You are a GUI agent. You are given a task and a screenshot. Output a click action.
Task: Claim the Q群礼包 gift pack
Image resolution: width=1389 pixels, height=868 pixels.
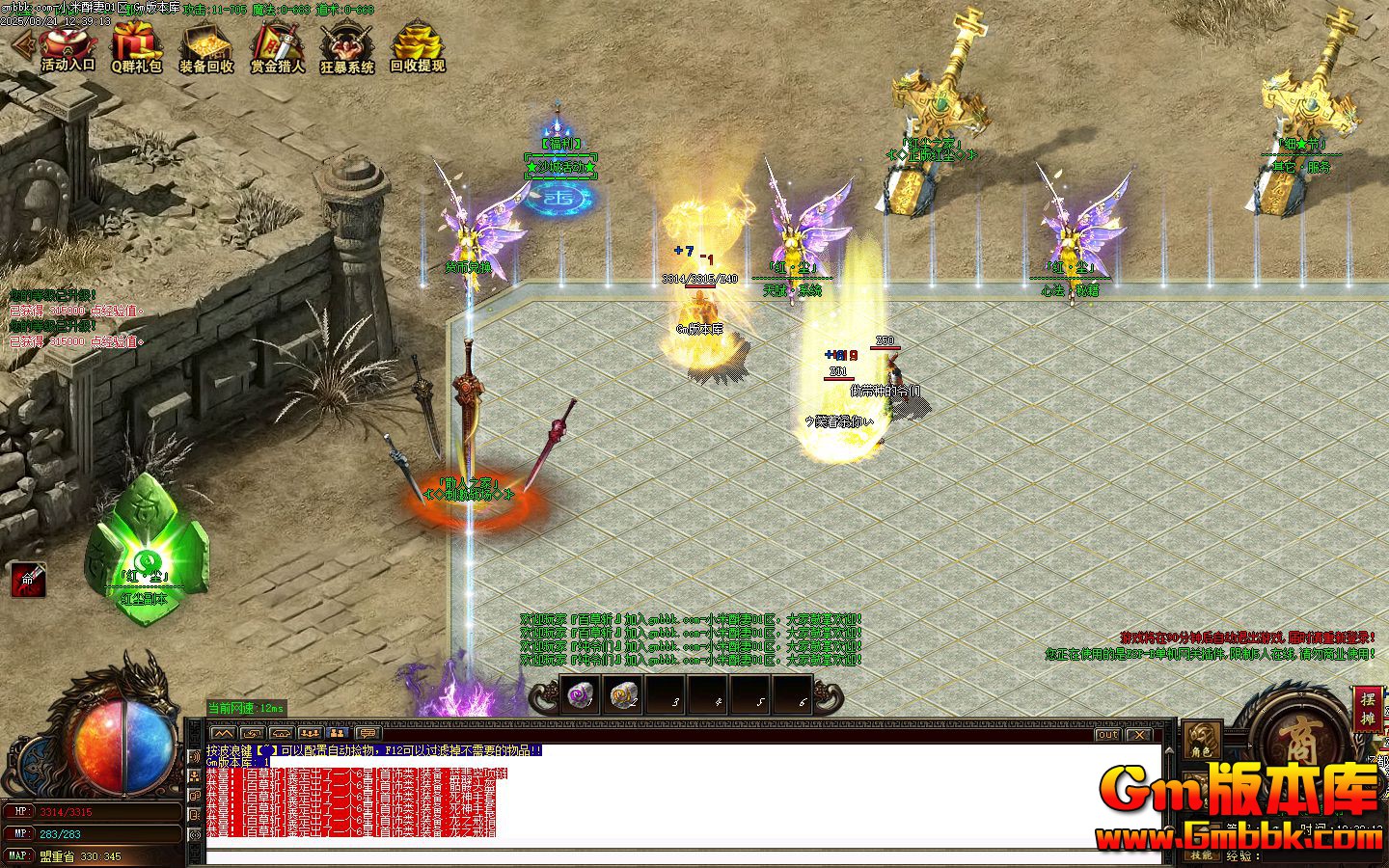[137, 48]
